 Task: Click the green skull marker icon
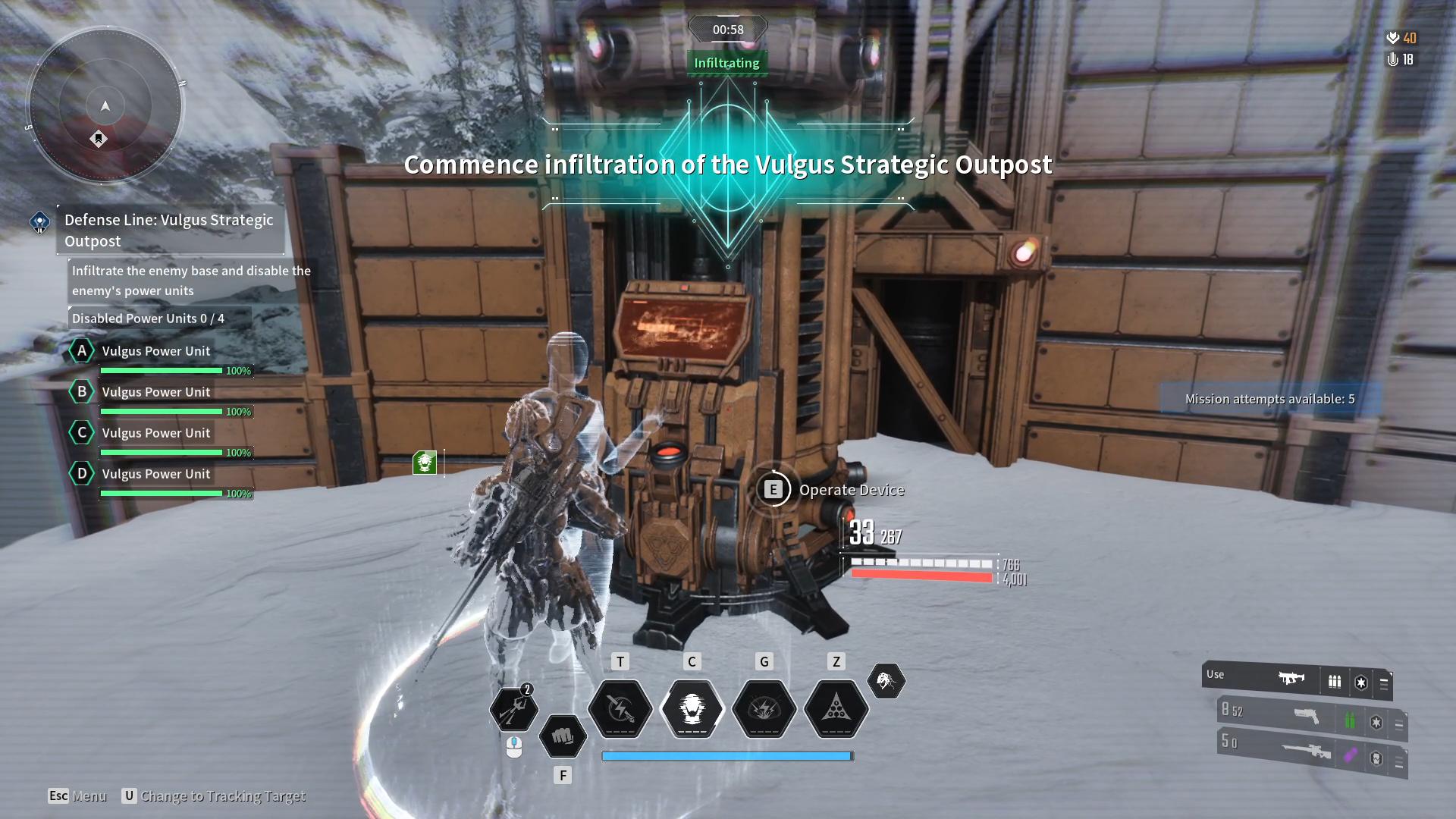point(425,462)
